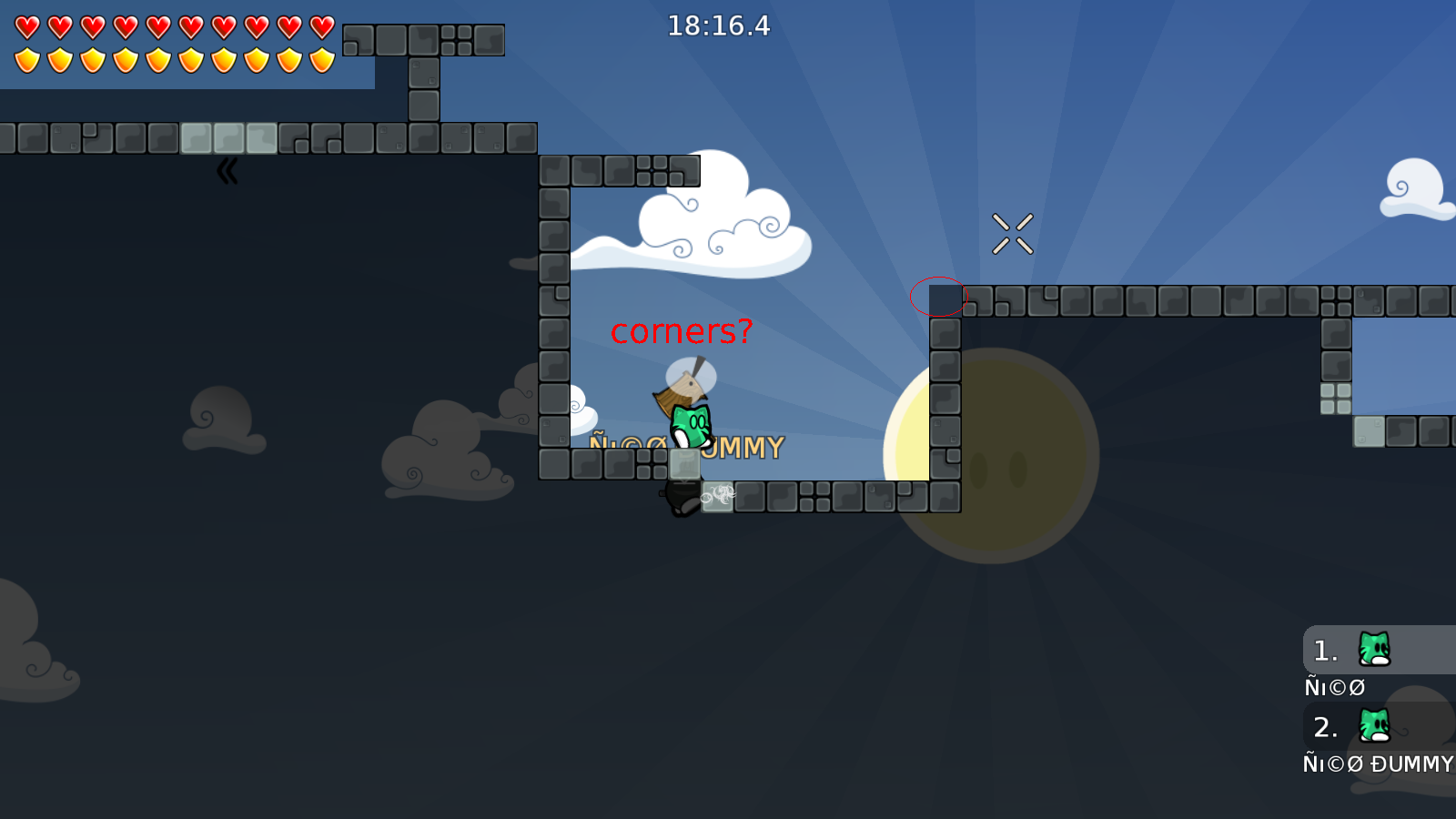The image size is (1456, 819).
Task: Click the first red heart icon
Action: [25, 26]
